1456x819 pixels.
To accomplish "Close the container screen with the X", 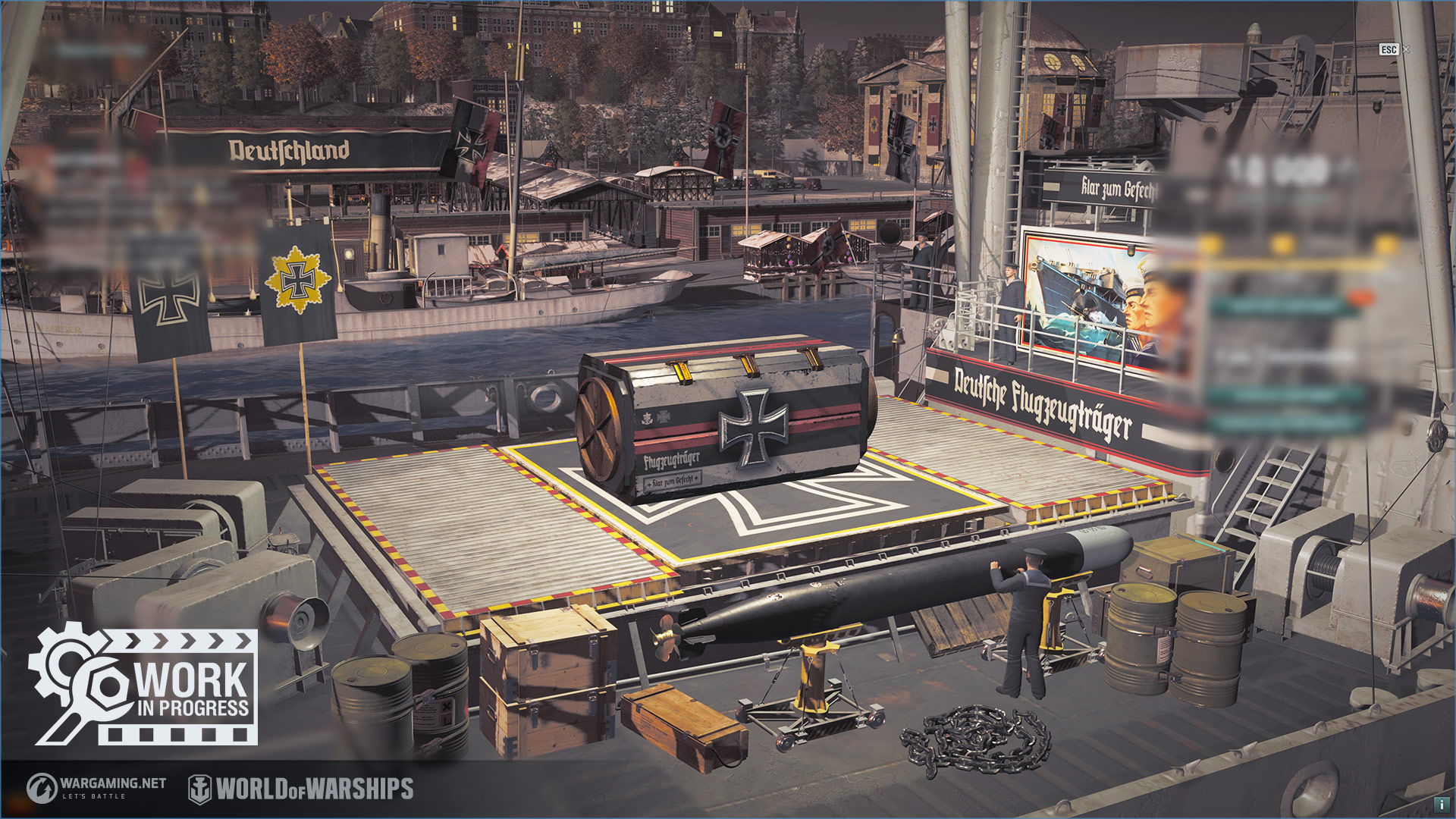I will pyautogui.click(x=1406, y=49).
